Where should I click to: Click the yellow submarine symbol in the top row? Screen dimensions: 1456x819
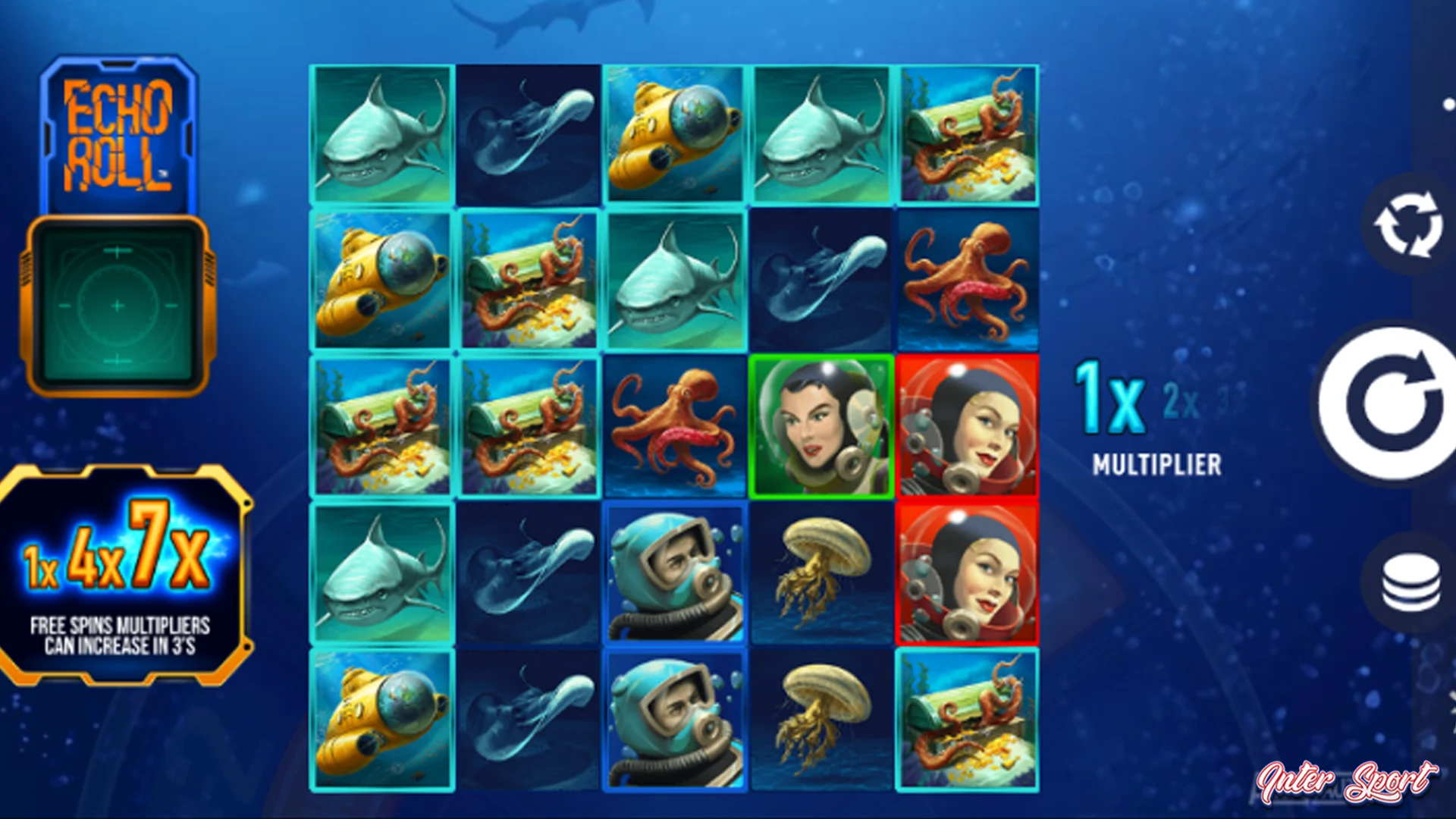click(x=675, y=133)
